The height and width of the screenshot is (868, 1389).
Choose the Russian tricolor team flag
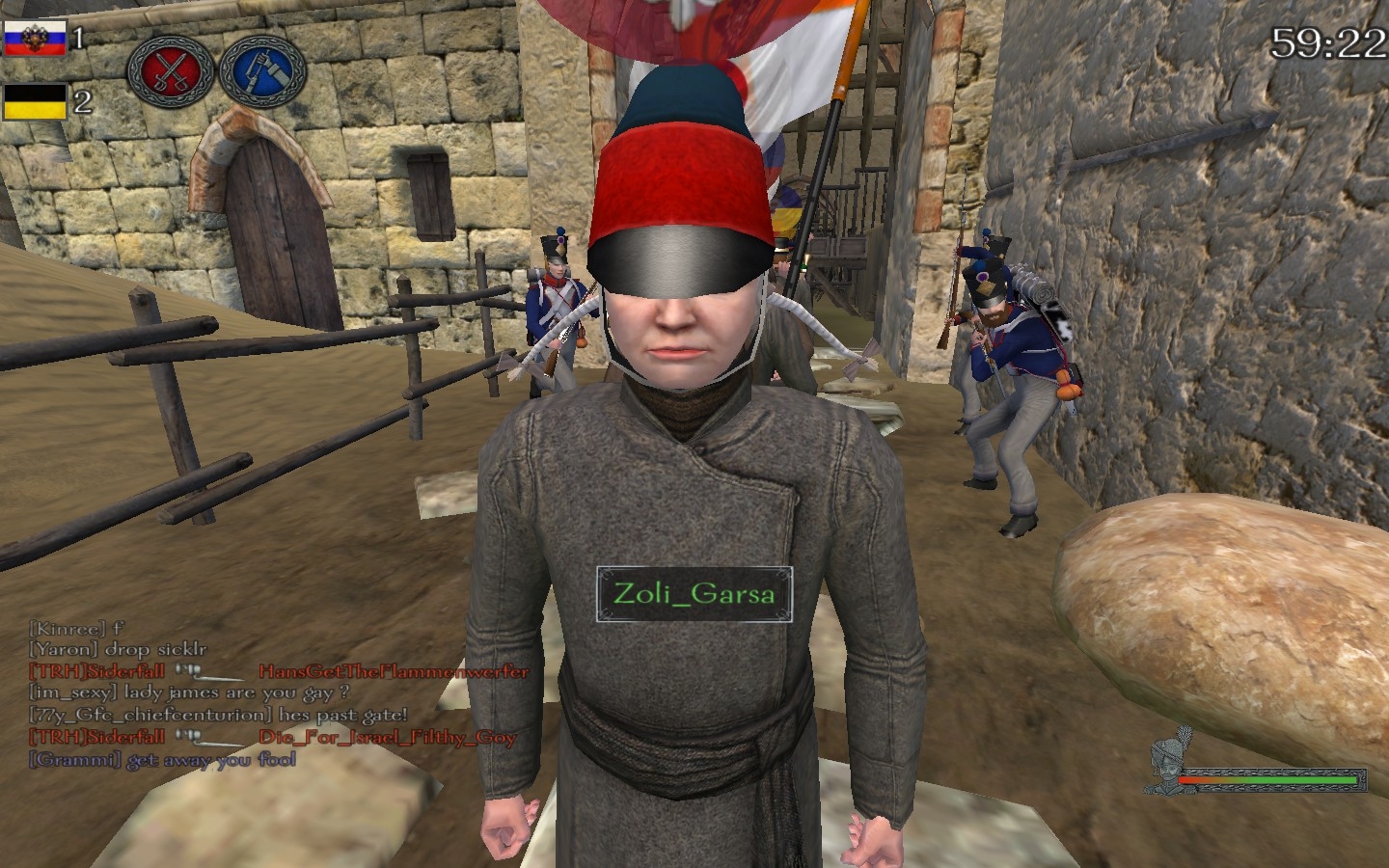point(35,40)
